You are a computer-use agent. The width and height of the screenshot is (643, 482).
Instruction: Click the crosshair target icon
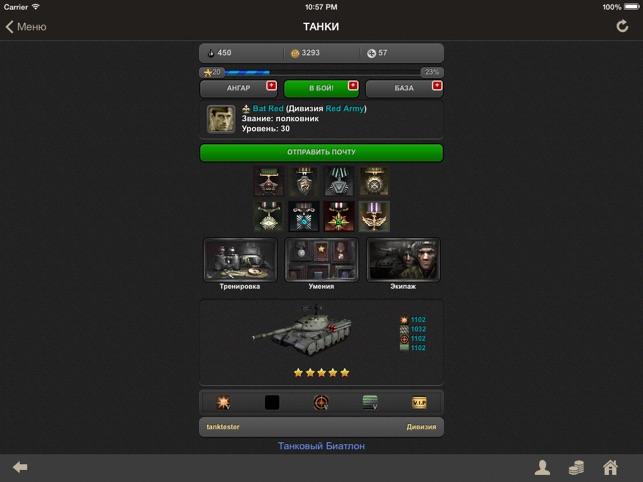point(321,402)
